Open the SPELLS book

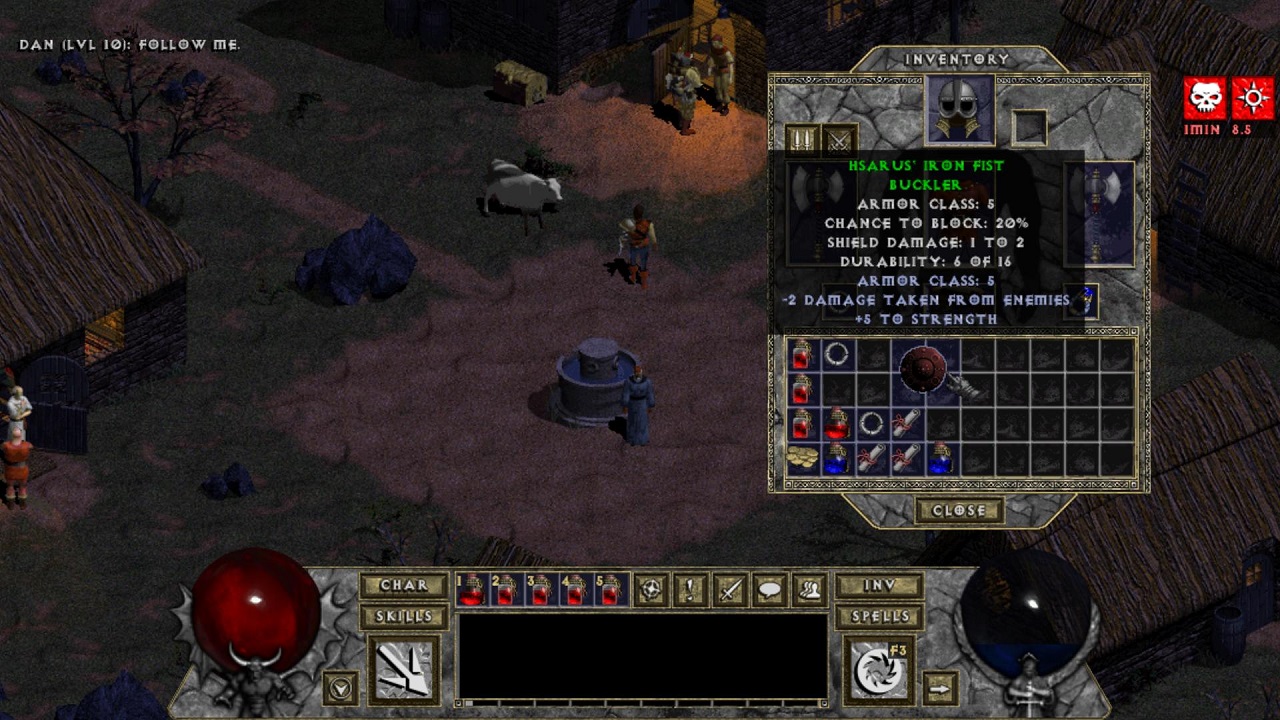click(879, 617)
